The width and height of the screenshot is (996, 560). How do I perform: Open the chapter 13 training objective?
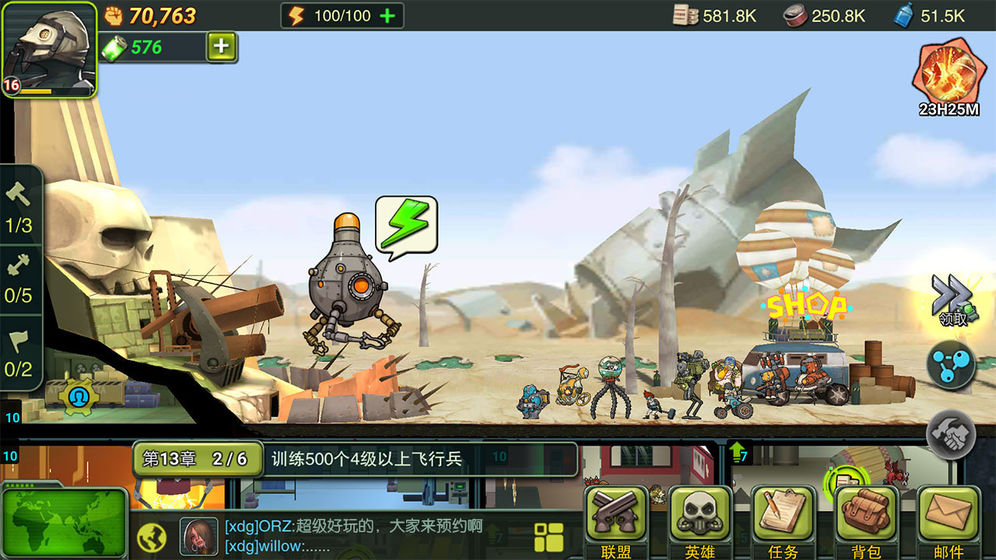[x=355, y=459]
